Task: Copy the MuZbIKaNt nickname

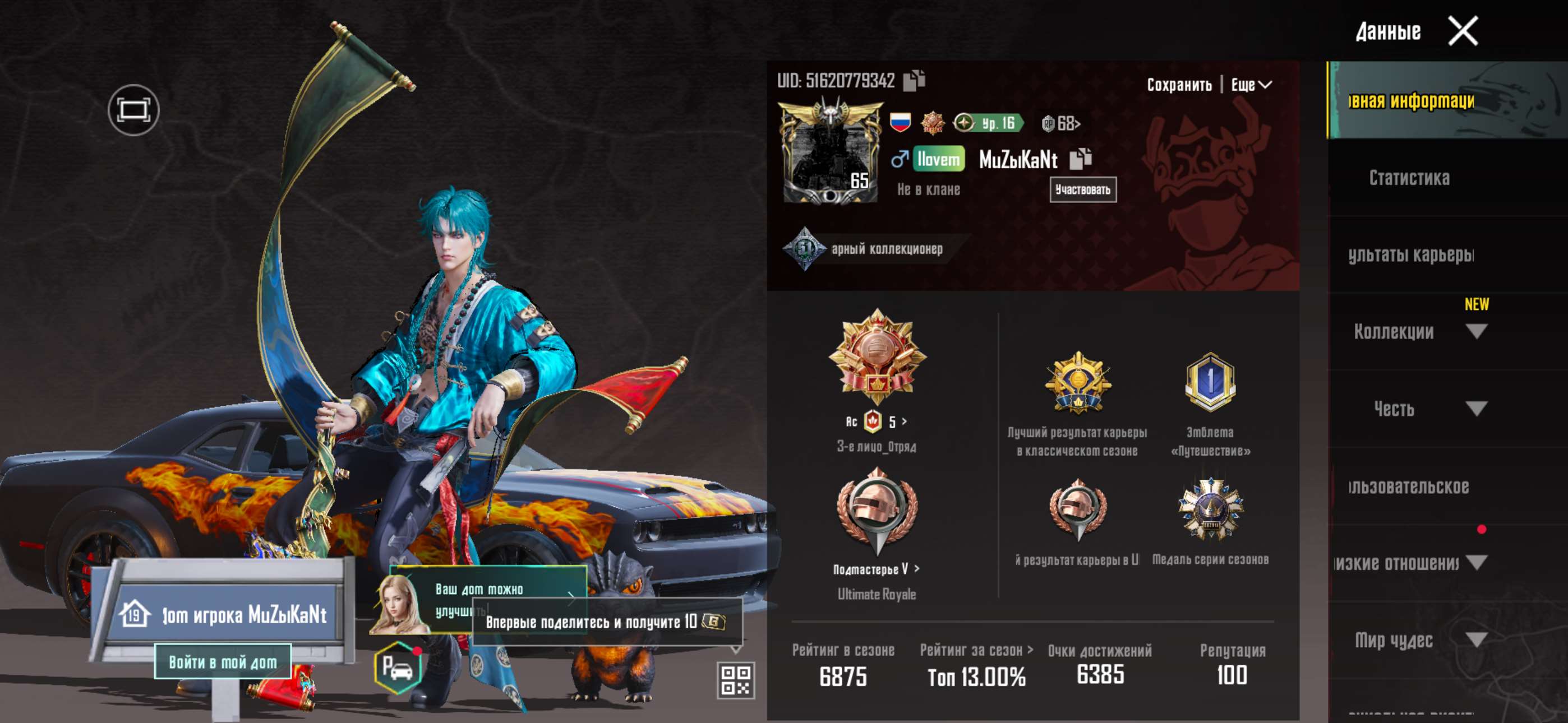Action: (x=1081, y=159)
